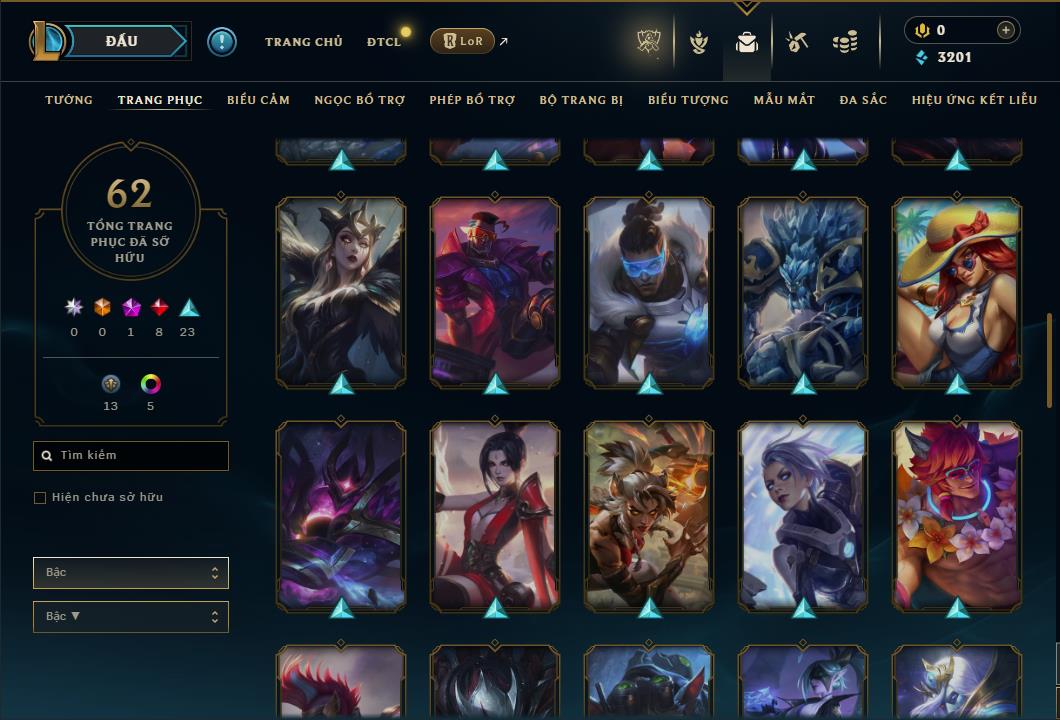The height and width of the screenshot is (720, 1060).
Task: Switch to the ĐA SẮC tab
Action: (863, 100)
